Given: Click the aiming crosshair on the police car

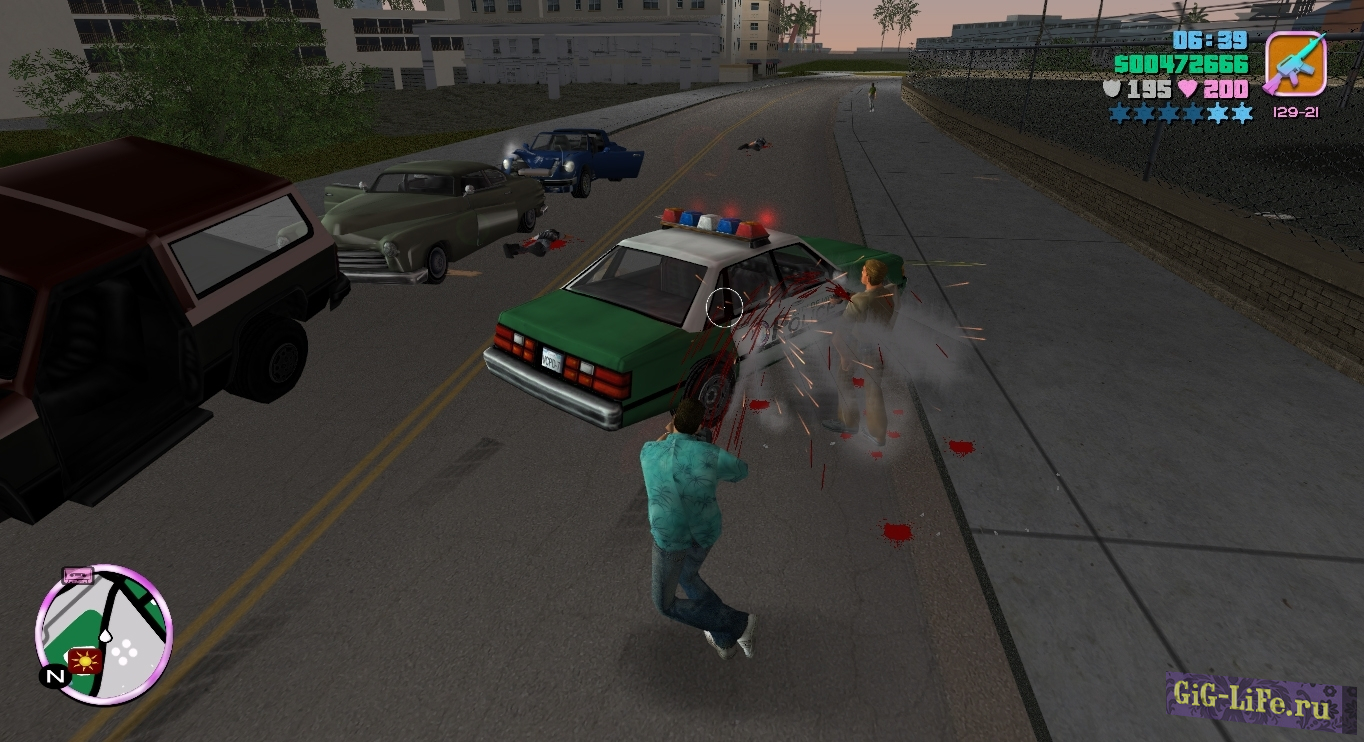Looking at the screenshot, I should point(723,307).
